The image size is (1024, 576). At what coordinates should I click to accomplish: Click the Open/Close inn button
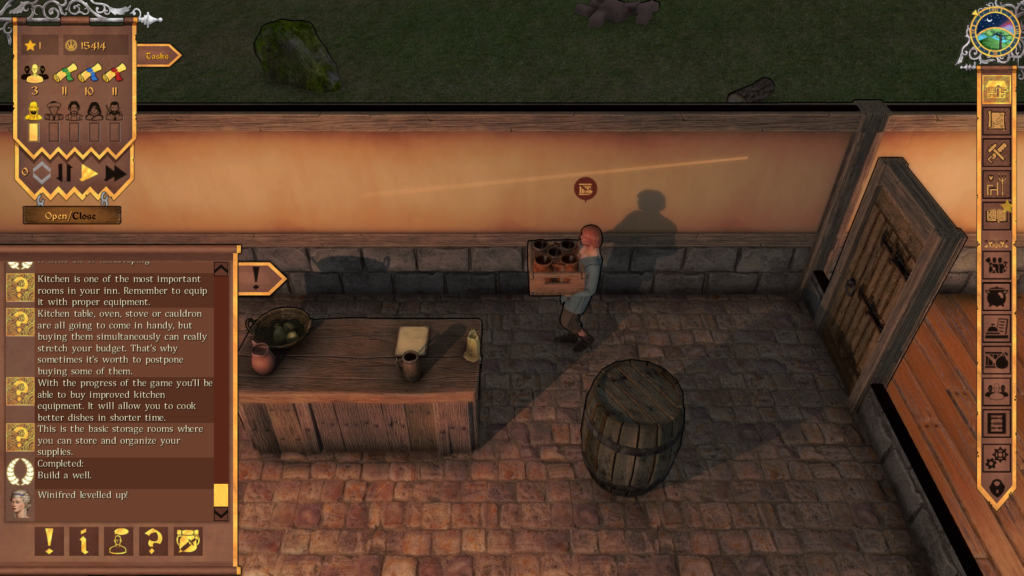pos(72,215)
